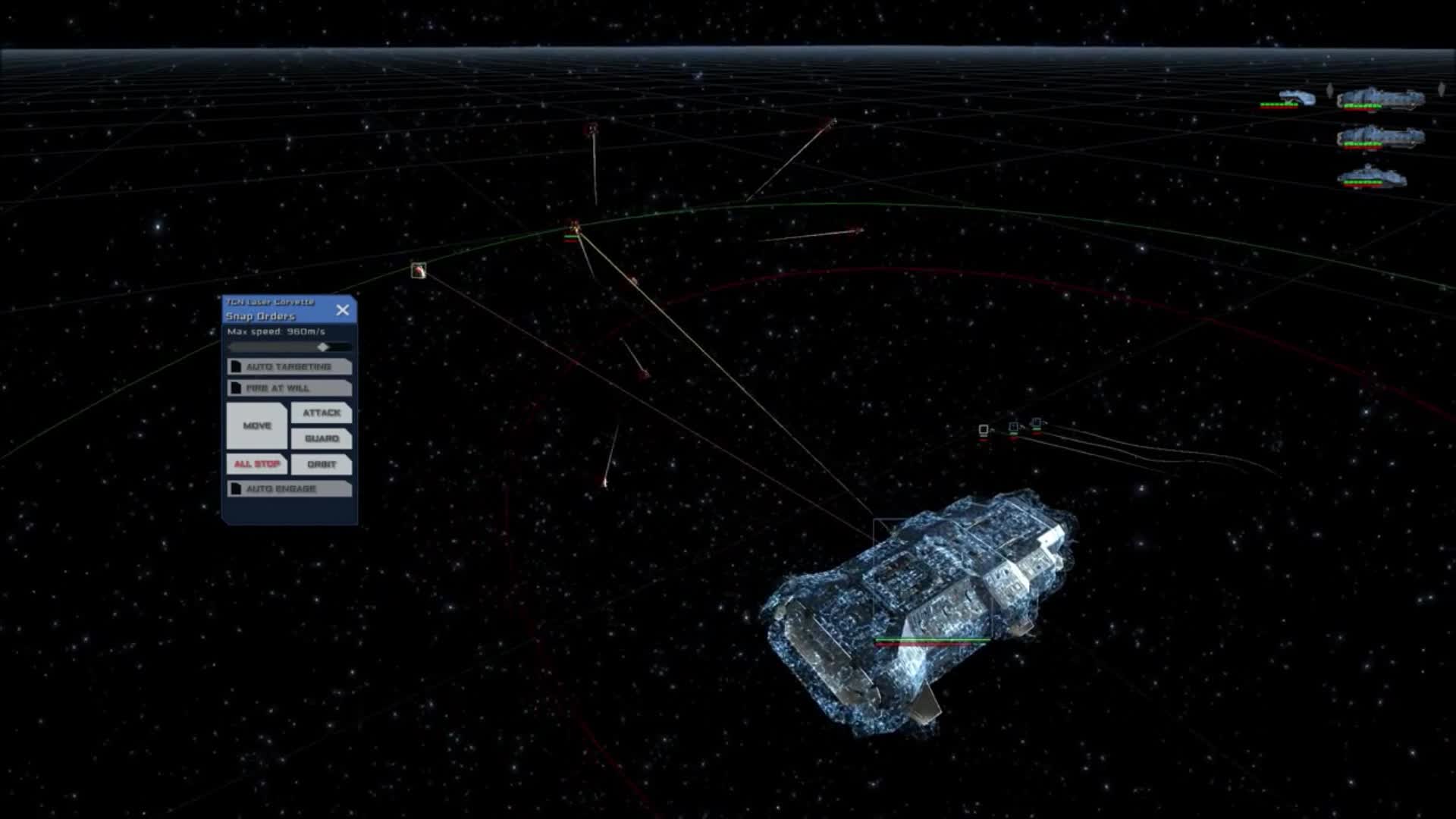Select the ORBIT command

(x=322, y=464)
